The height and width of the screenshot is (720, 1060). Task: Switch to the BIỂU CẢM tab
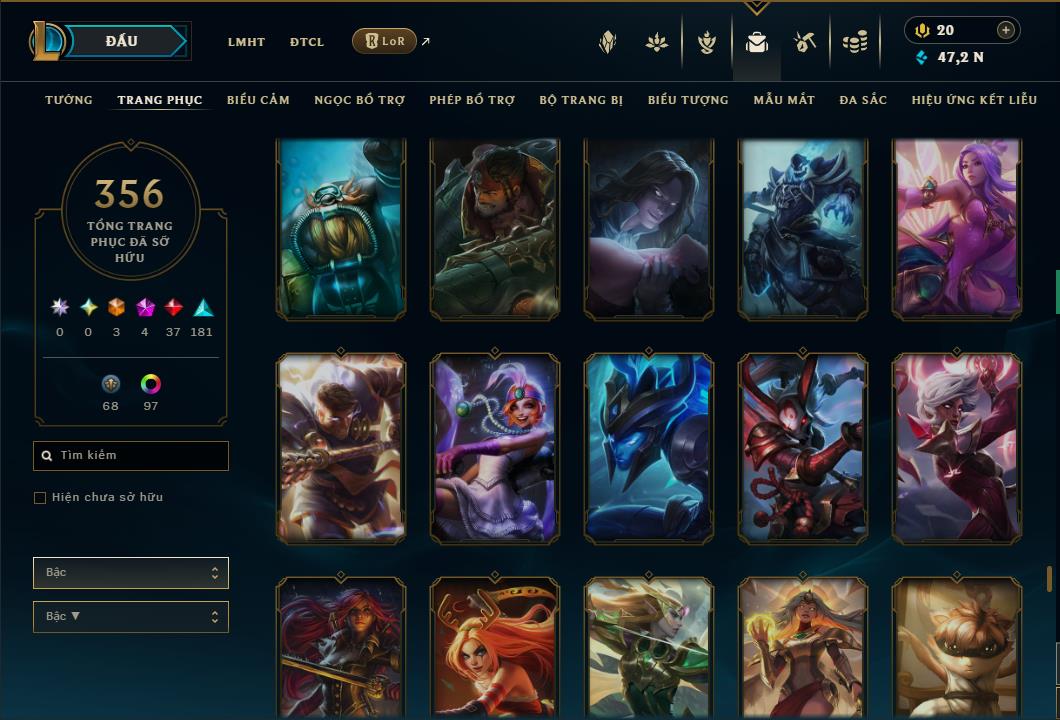(258, 100)
